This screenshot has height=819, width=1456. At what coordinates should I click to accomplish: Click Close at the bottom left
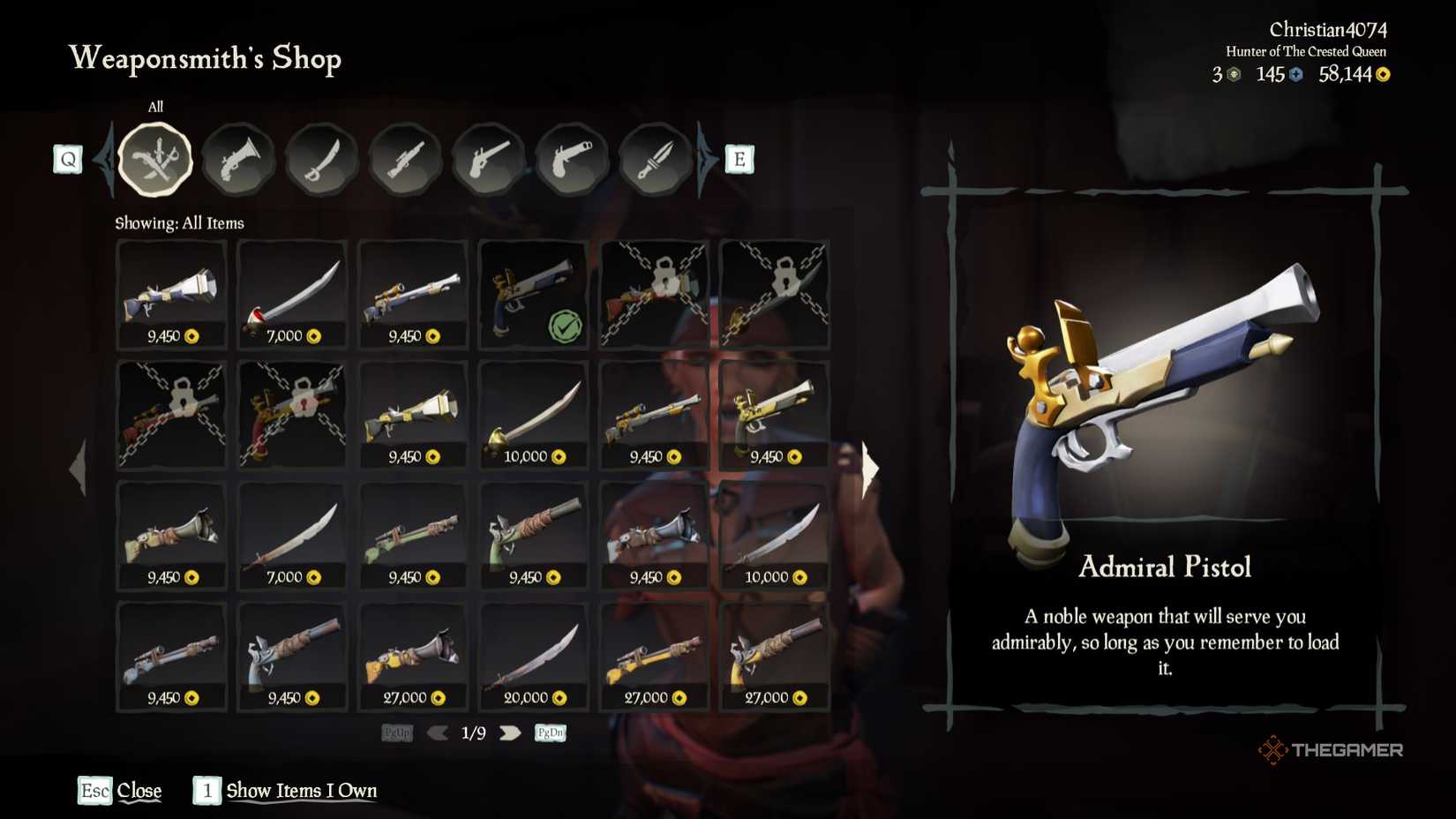141,791
